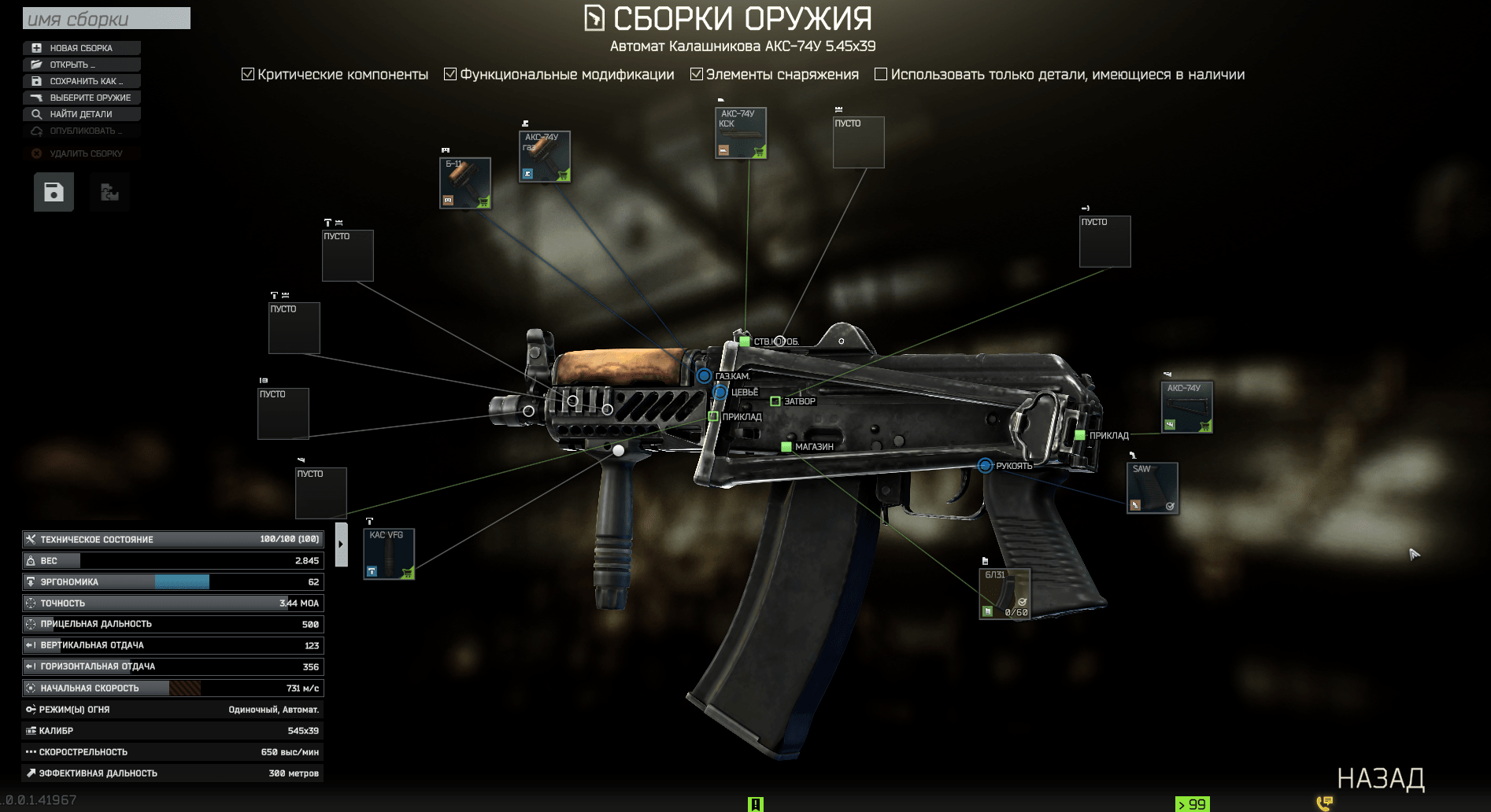The width and height of the screenshot is (1491, 812).
Task: Create a new build via НОВАЯ СБОРКА
Action: [81, 48]
